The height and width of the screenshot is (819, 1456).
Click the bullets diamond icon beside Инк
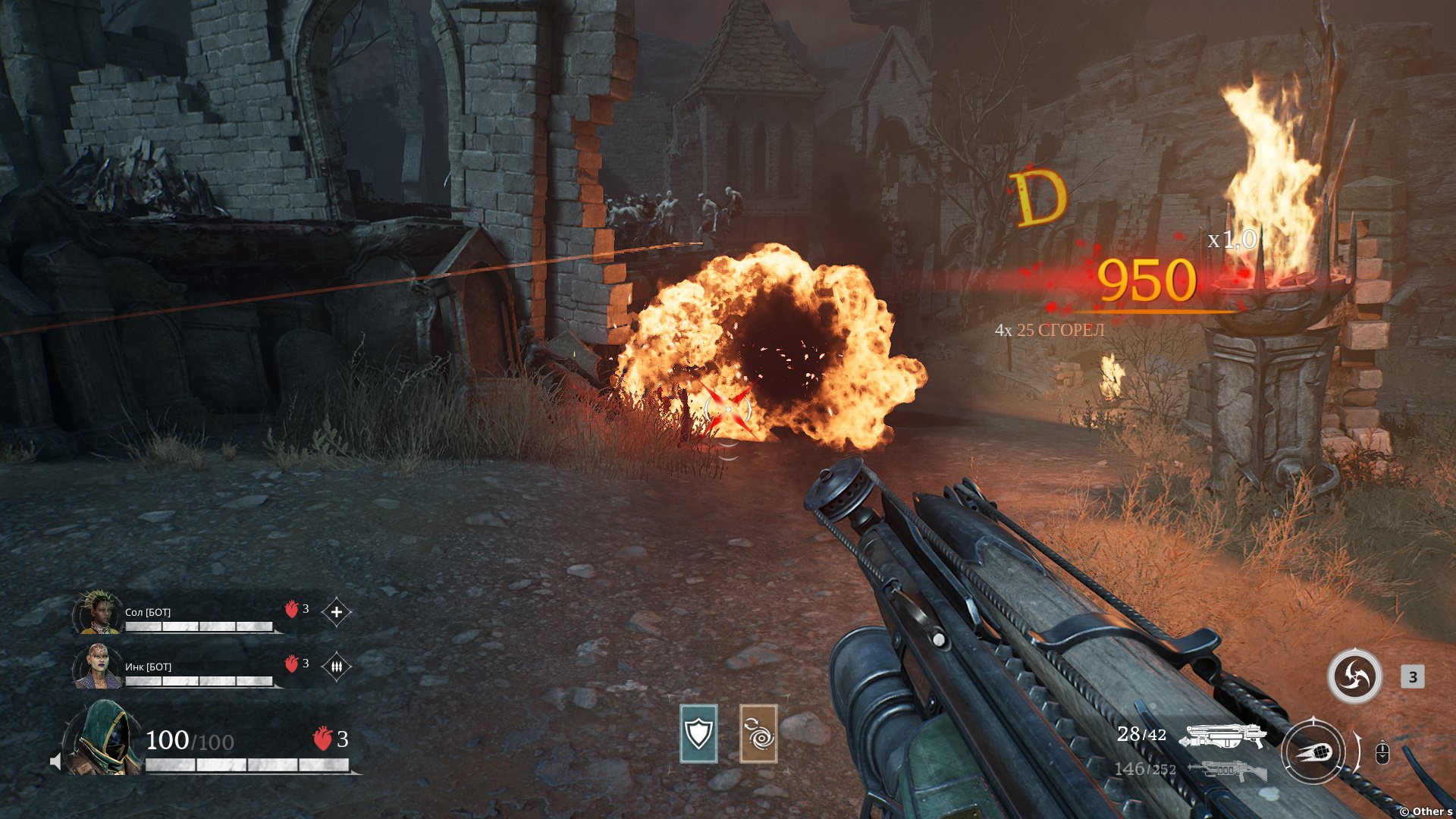click(337, 667)
